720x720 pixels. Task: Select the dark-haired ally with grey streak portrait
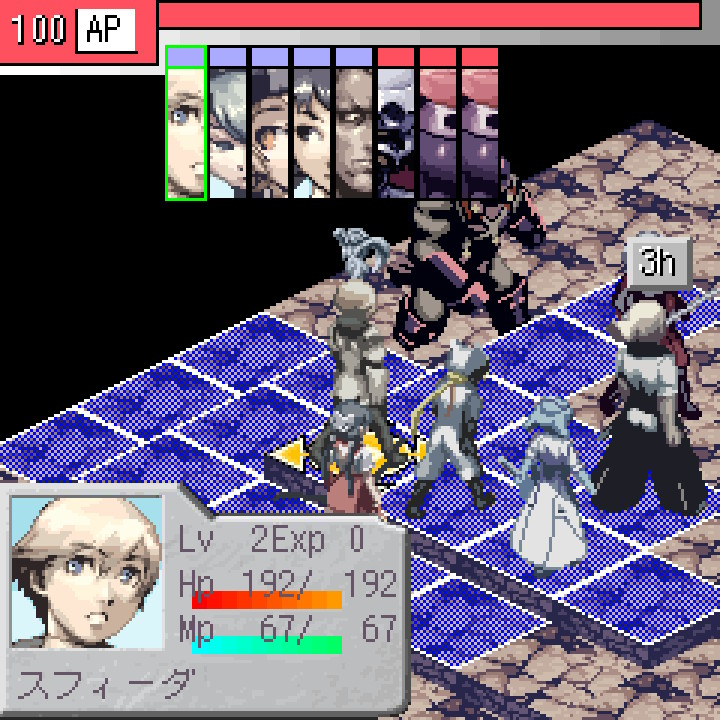pos(312,124)
